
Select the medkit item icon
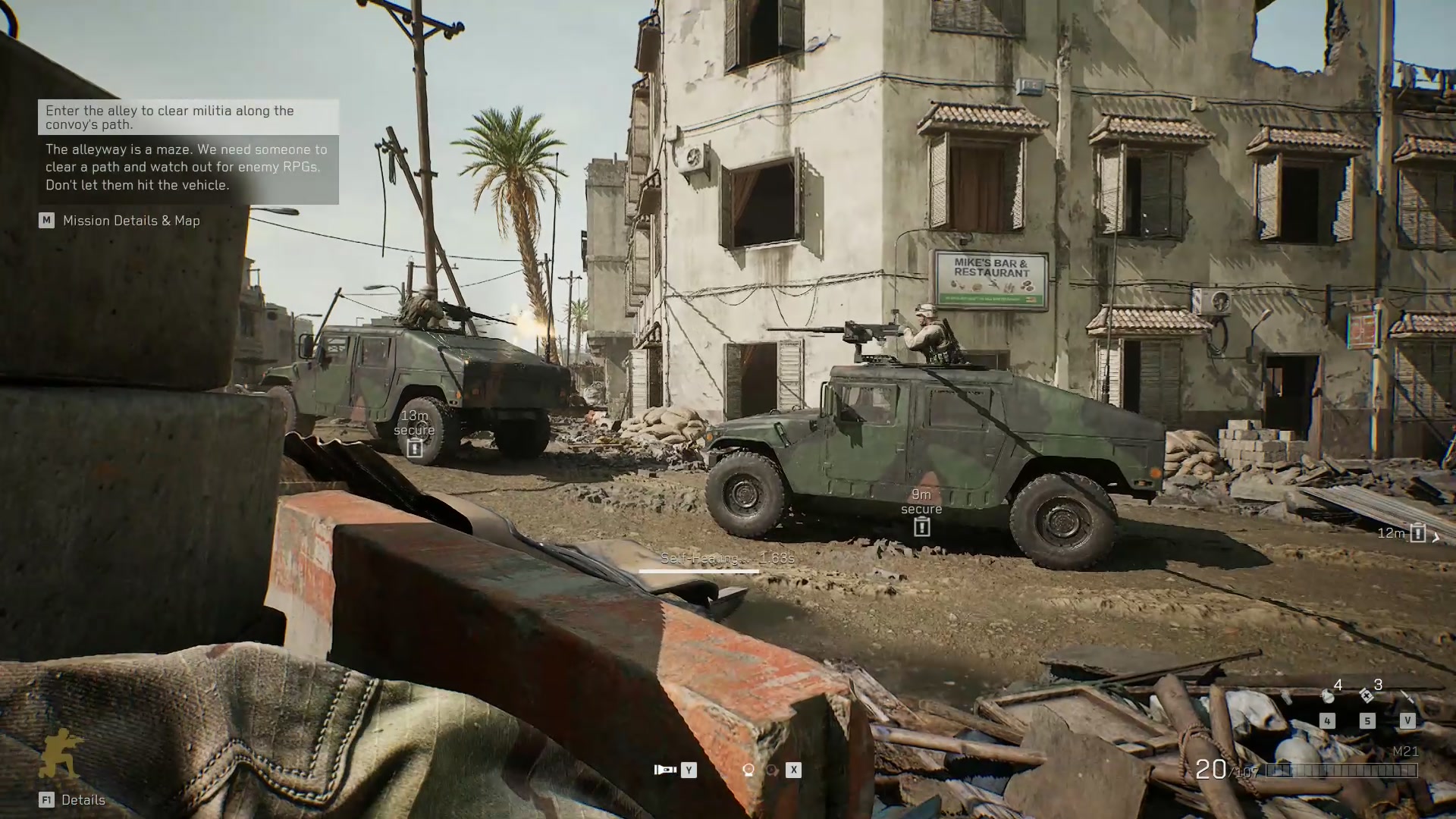[x=1367, y=695]
